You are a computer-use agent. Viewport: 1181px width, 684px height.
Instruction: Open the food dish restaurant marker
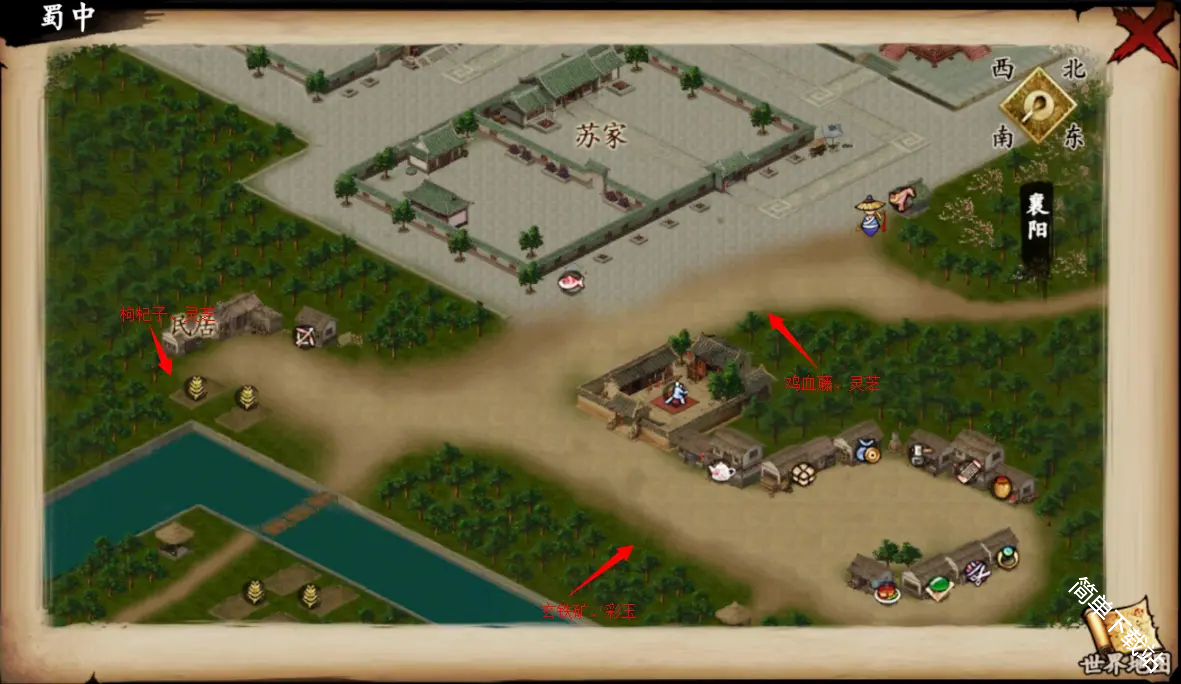[886, 594]
